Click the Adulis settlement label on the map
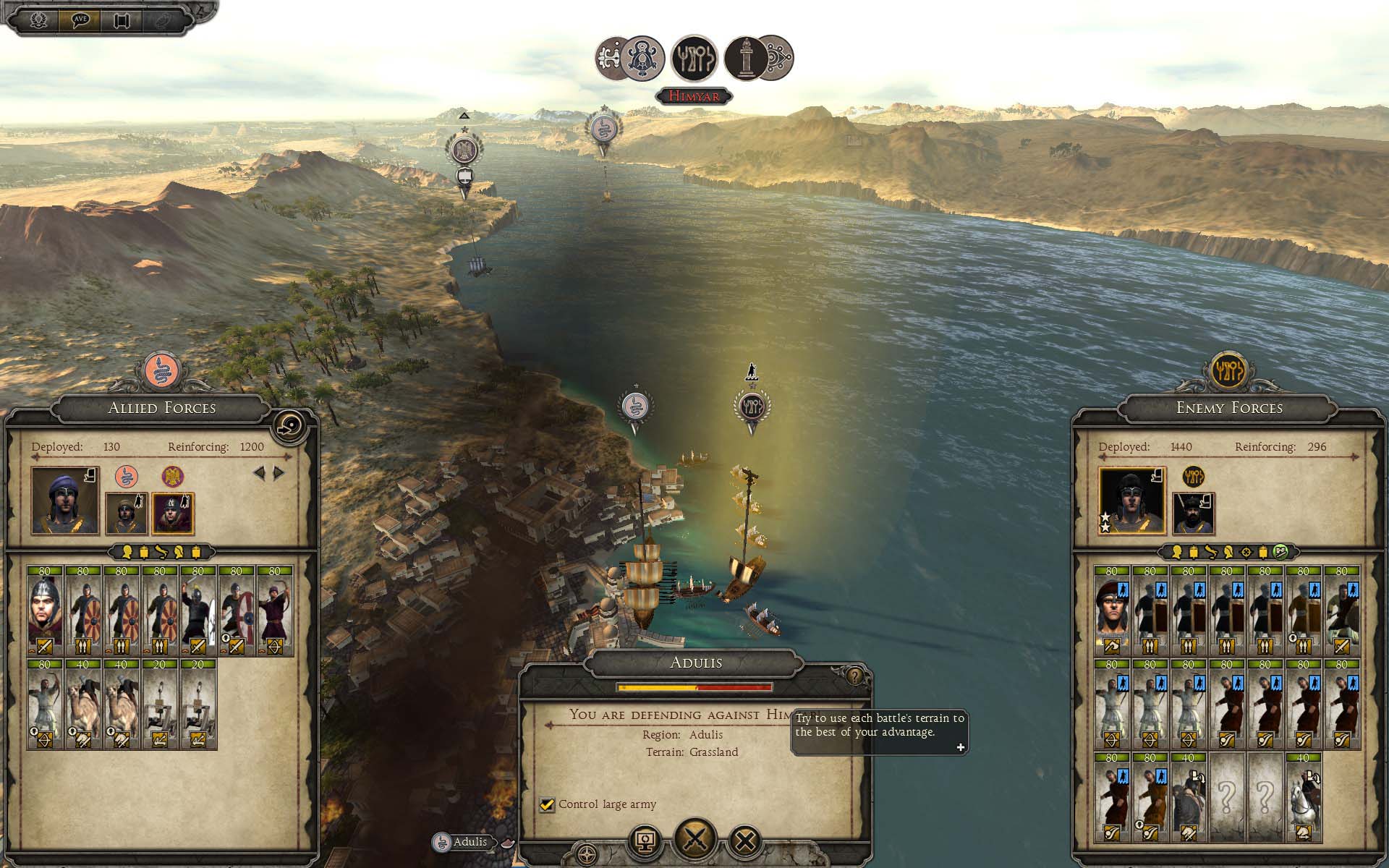Viewport: 1389px width, 868px height. (x=470, y=842)
